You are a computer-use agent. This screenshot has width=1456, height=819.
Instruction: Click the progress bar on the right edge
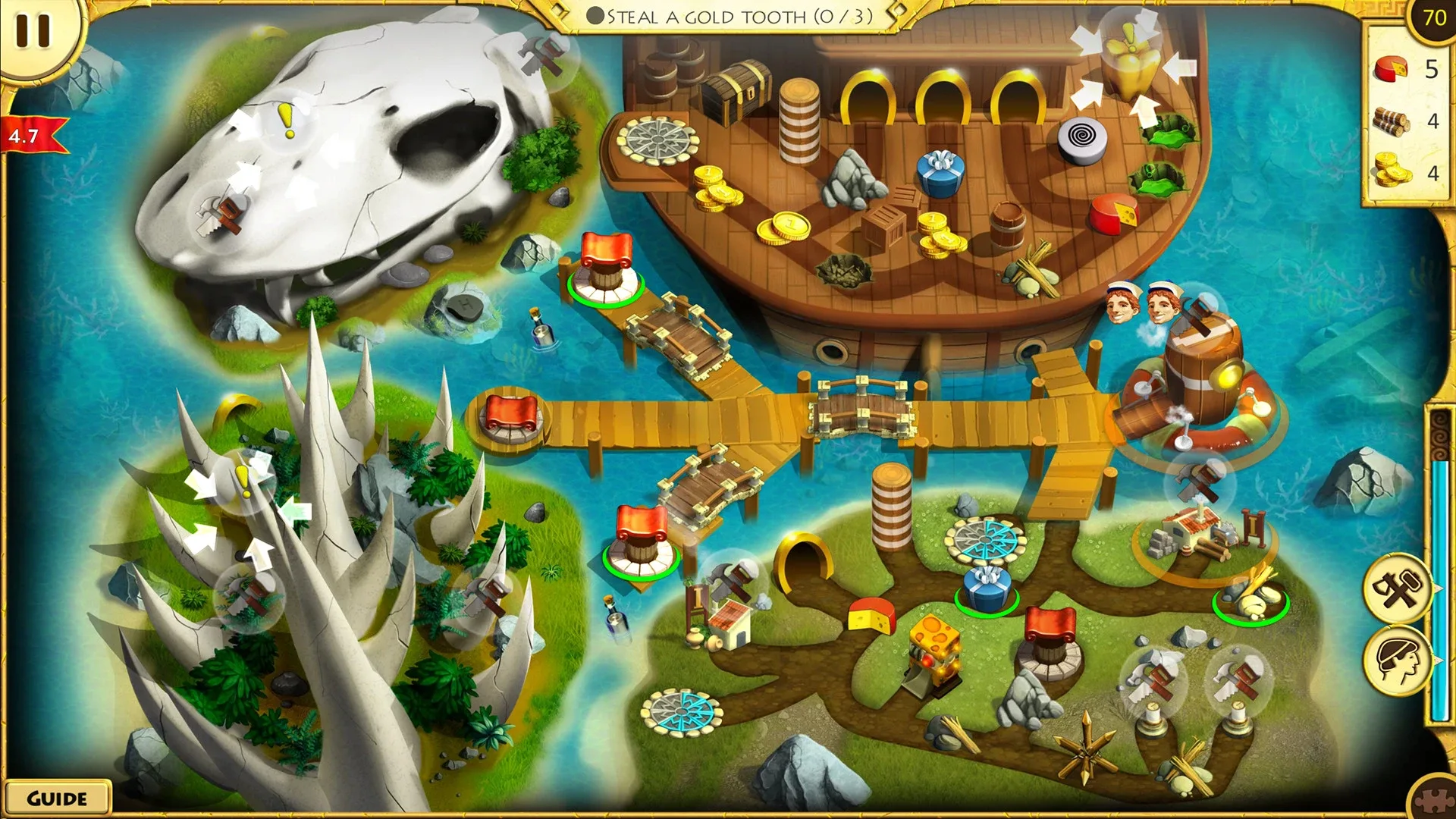[x=1443, y=569]
